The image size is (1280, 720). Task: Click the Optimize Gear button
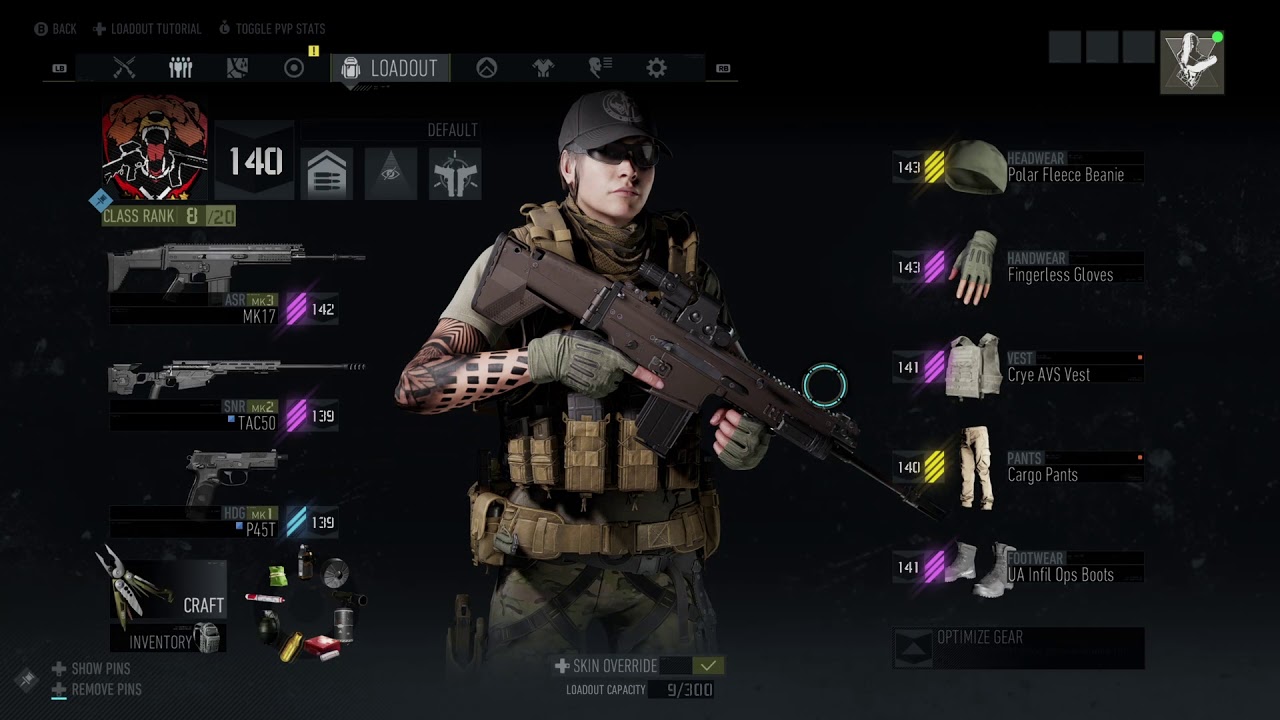click(1018, 647)
